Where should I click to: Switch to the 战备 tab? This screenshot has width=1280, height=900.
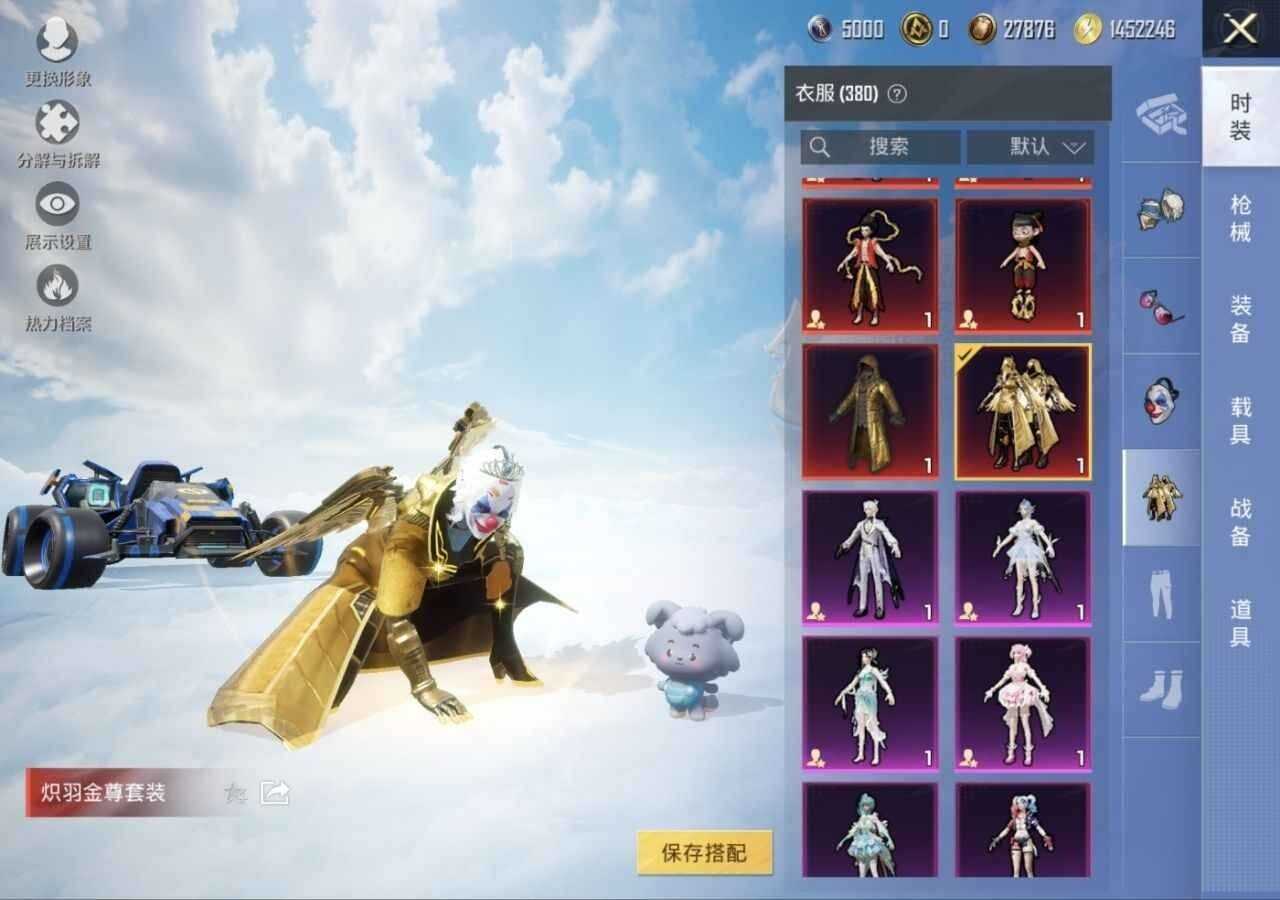1240,522
